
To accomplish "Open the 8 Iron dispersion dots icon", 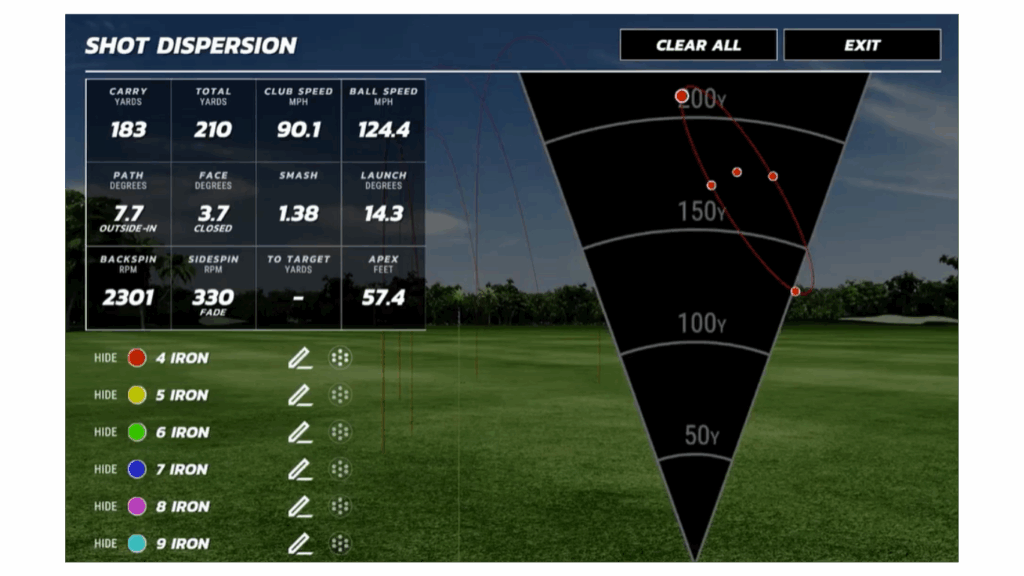I will pos(340,506).
